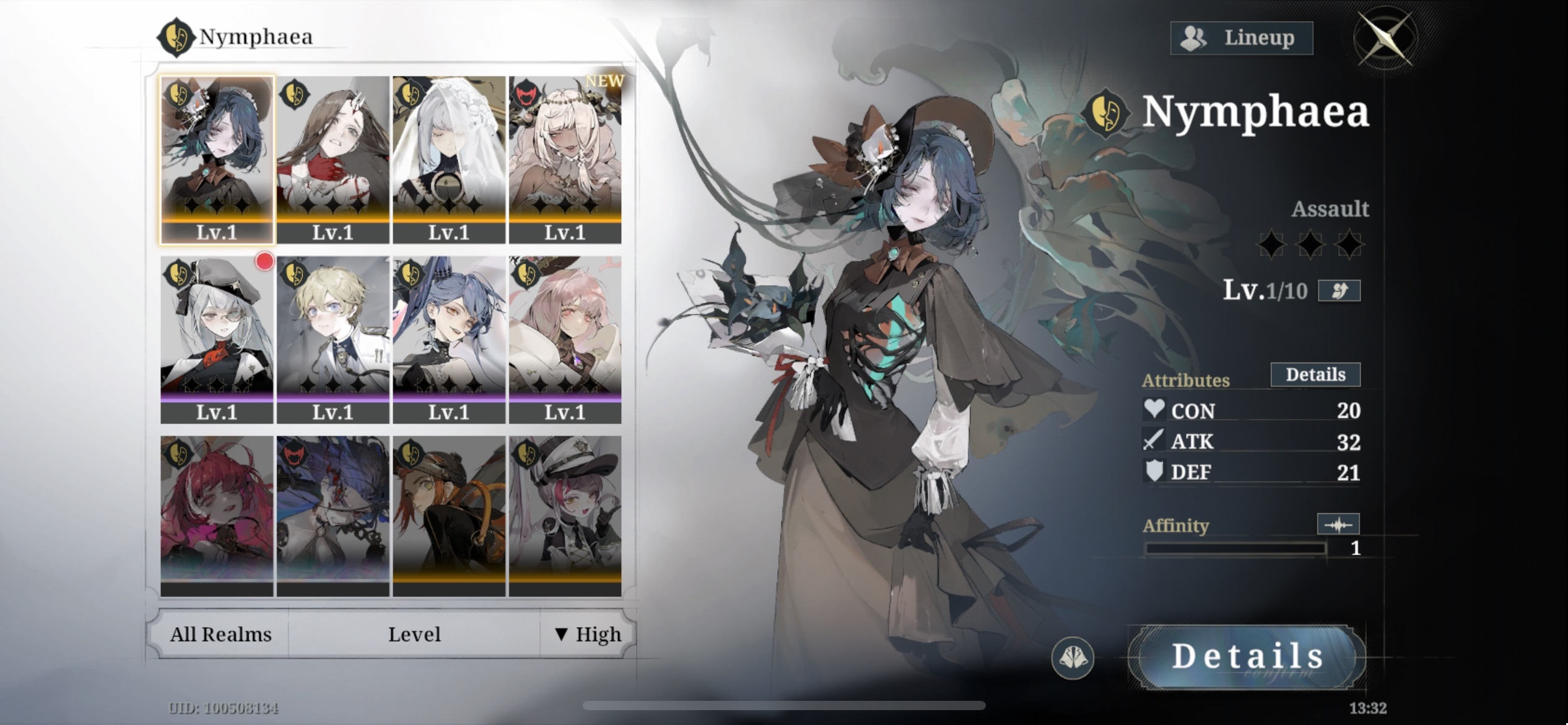Viewport: 1568px width, 725px height.
Task: Open the Lineup panel
Action: coord(1241,38)
